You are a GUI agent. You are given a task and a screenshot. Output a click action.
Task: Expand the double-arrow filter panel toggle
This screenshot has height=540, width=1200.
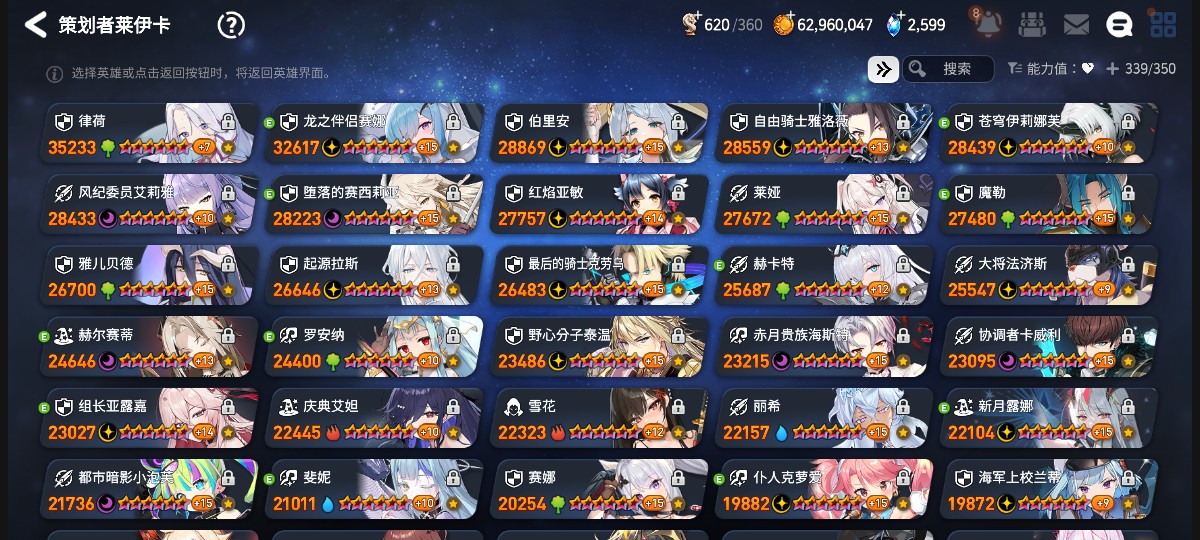click(x=883, y=69)
